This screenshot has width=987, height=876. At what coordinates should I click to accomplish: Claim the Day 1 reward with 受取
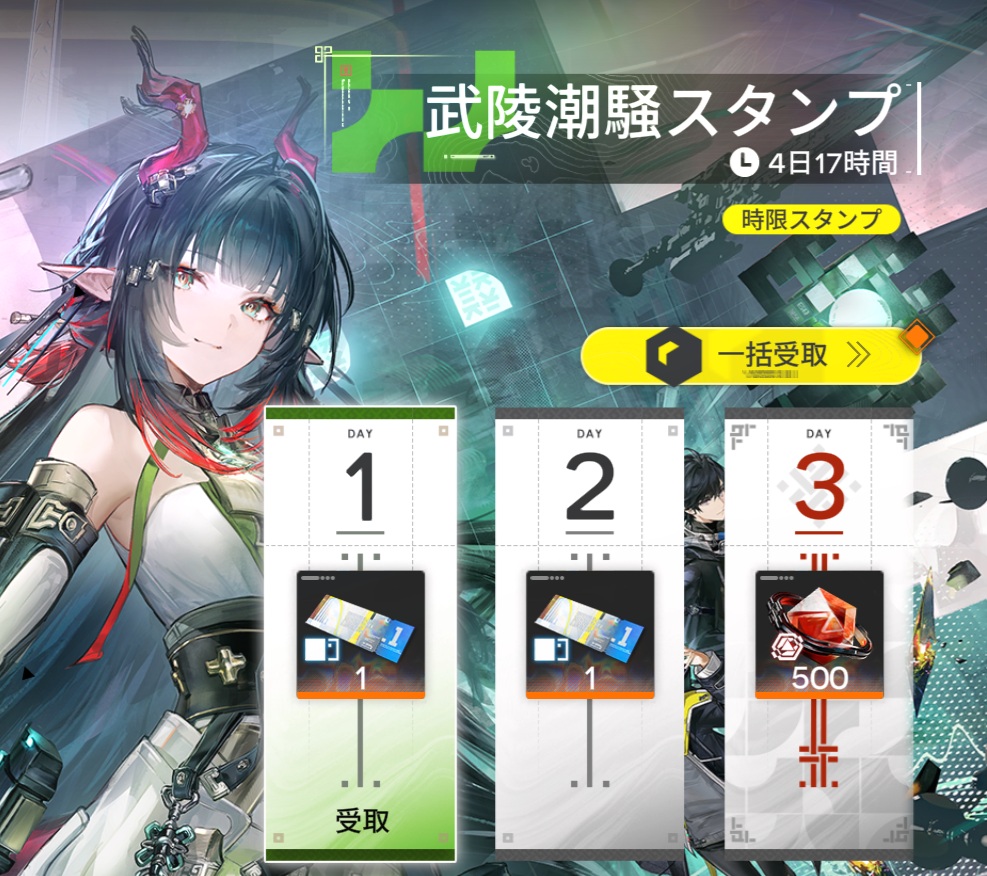pos(361,823)
